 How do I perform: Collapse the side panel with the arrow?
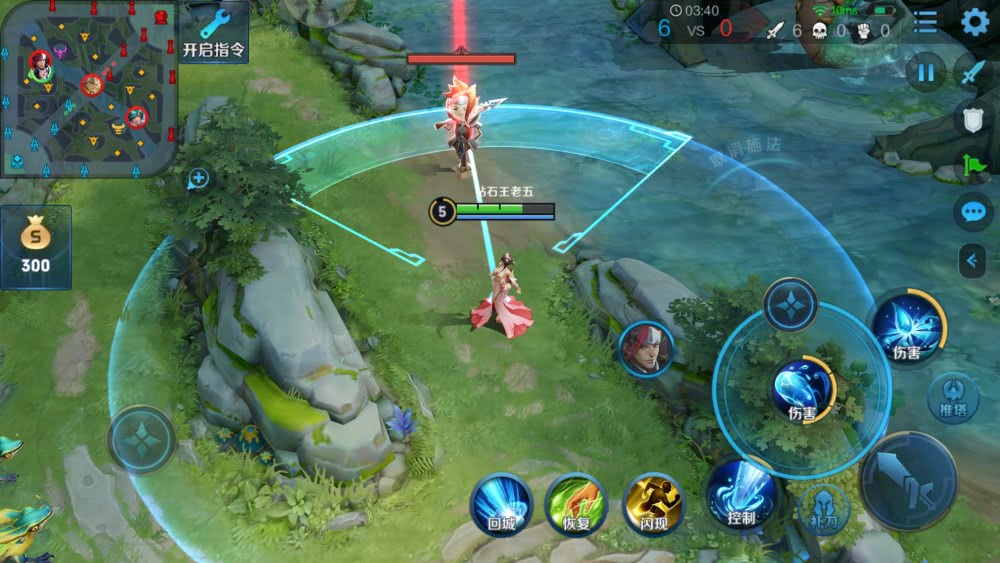pyautogui.click(x=972, y=261)
